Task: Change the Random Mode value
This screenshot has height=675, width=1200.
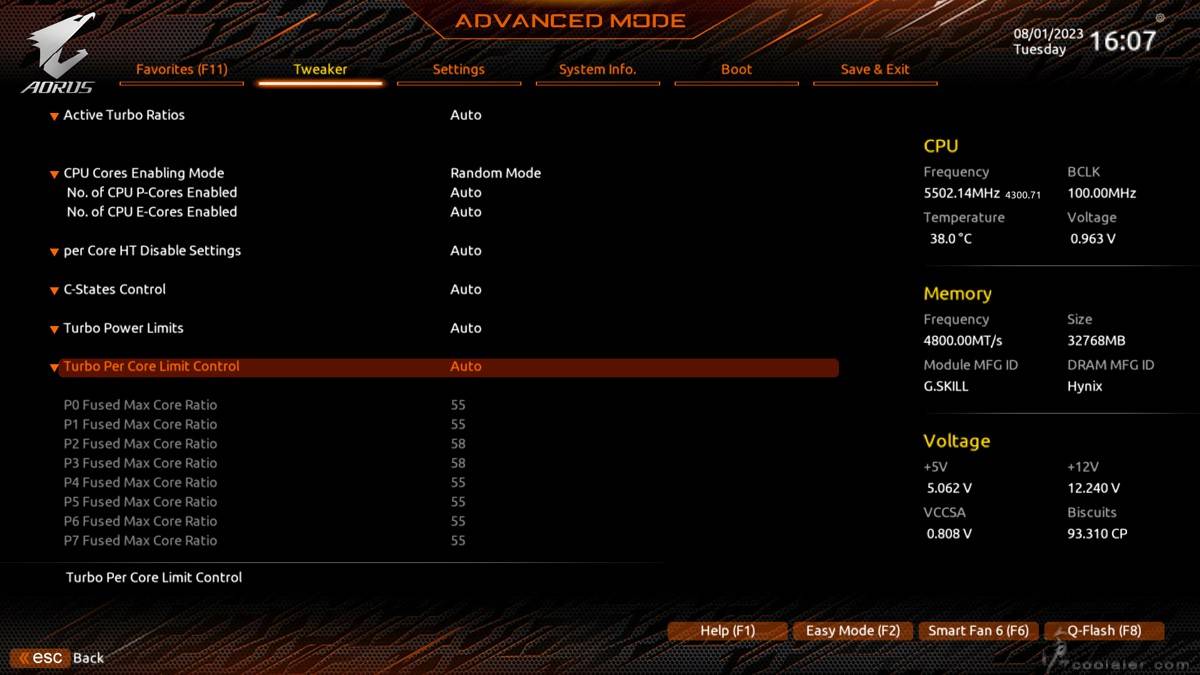Action: coord(495,173)
